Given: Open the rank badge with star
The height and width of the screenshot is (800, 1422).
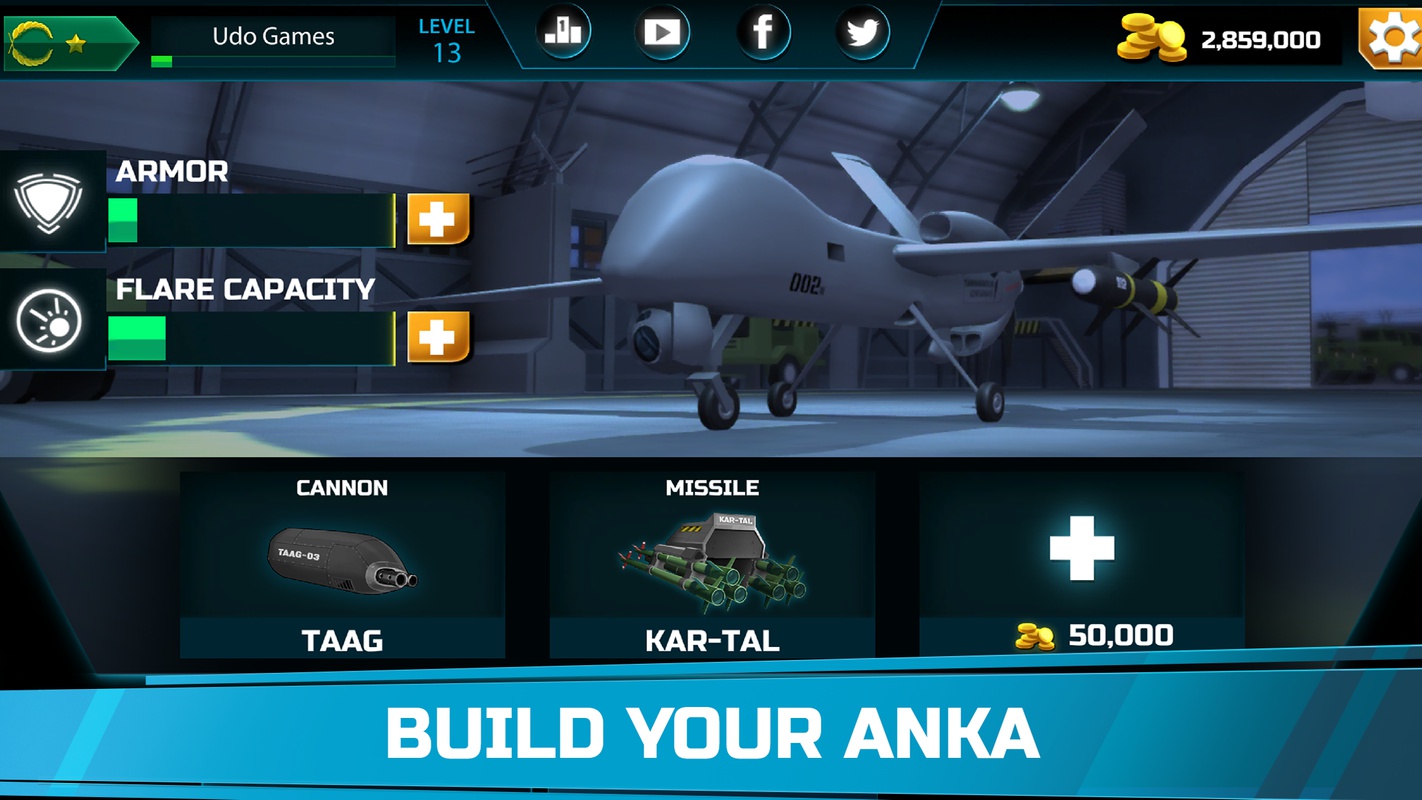Looking at the screenshot, I should (68, 42).
